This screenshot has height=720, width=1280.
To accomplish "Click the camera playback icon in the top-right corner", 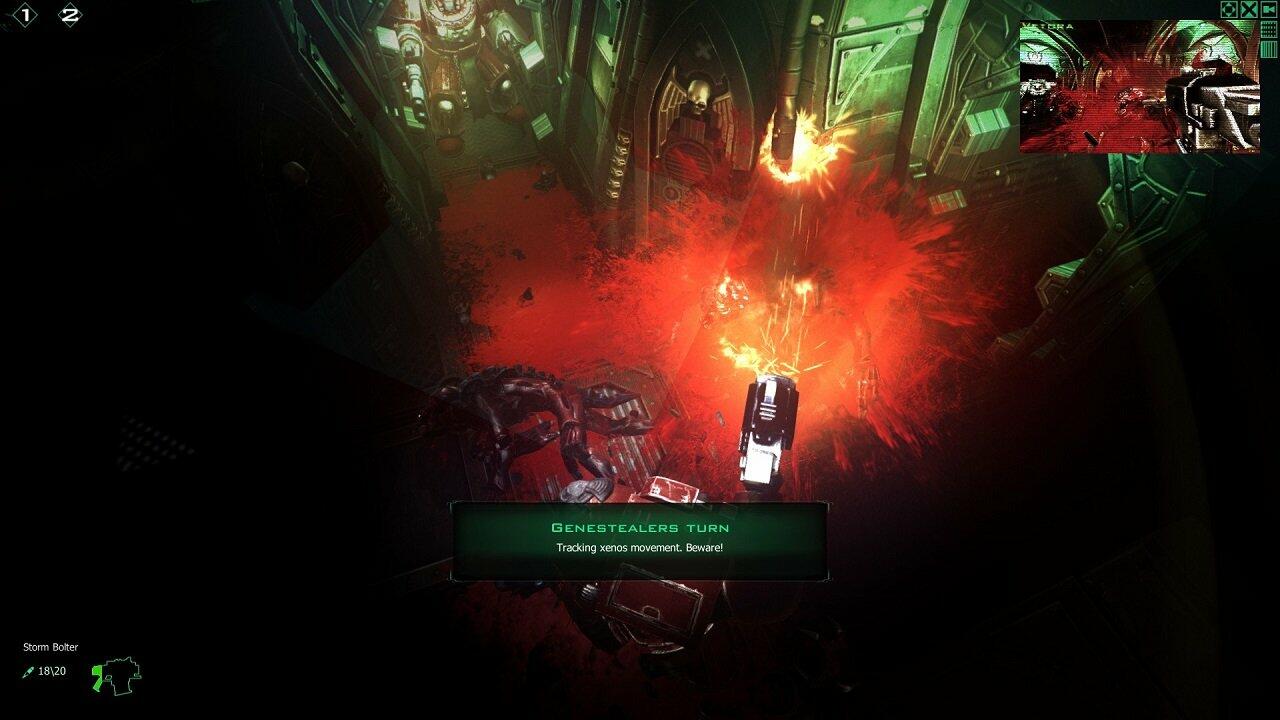I will pos(1268,9).
